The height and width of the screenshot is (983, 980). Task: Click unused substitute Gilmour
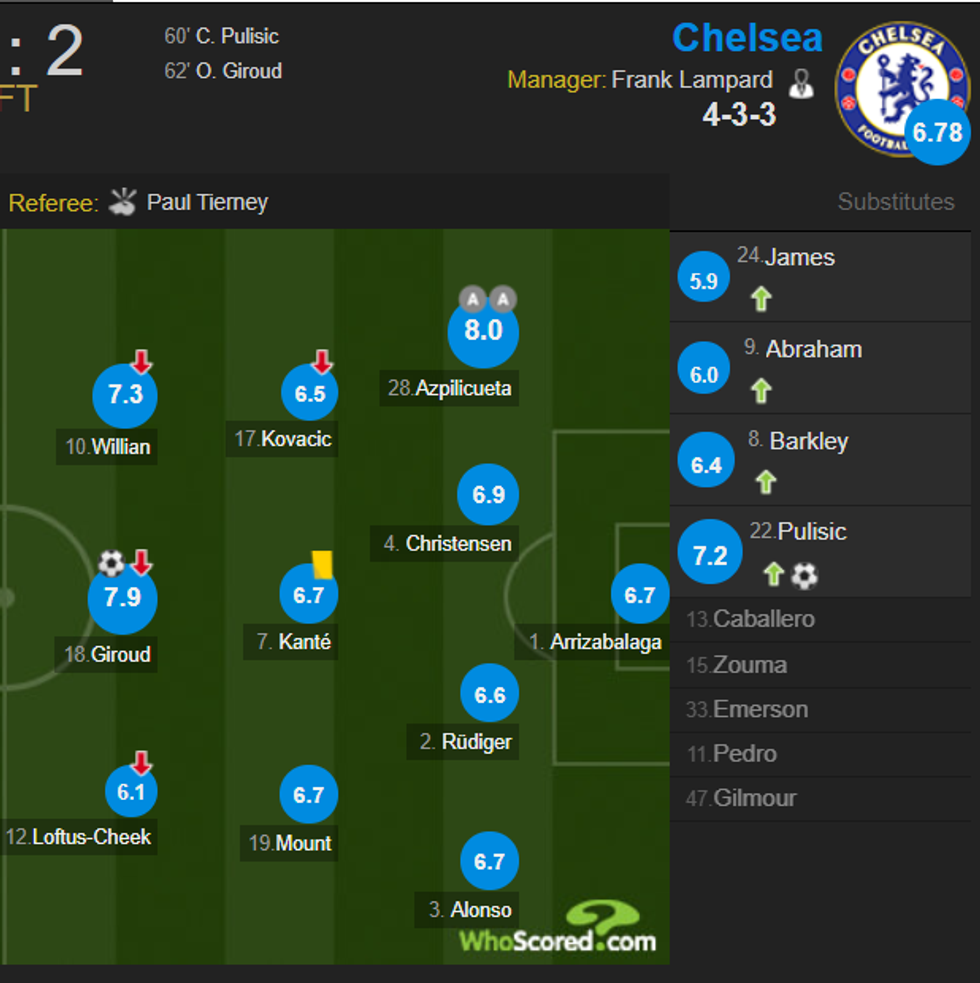tap(755, 798)
